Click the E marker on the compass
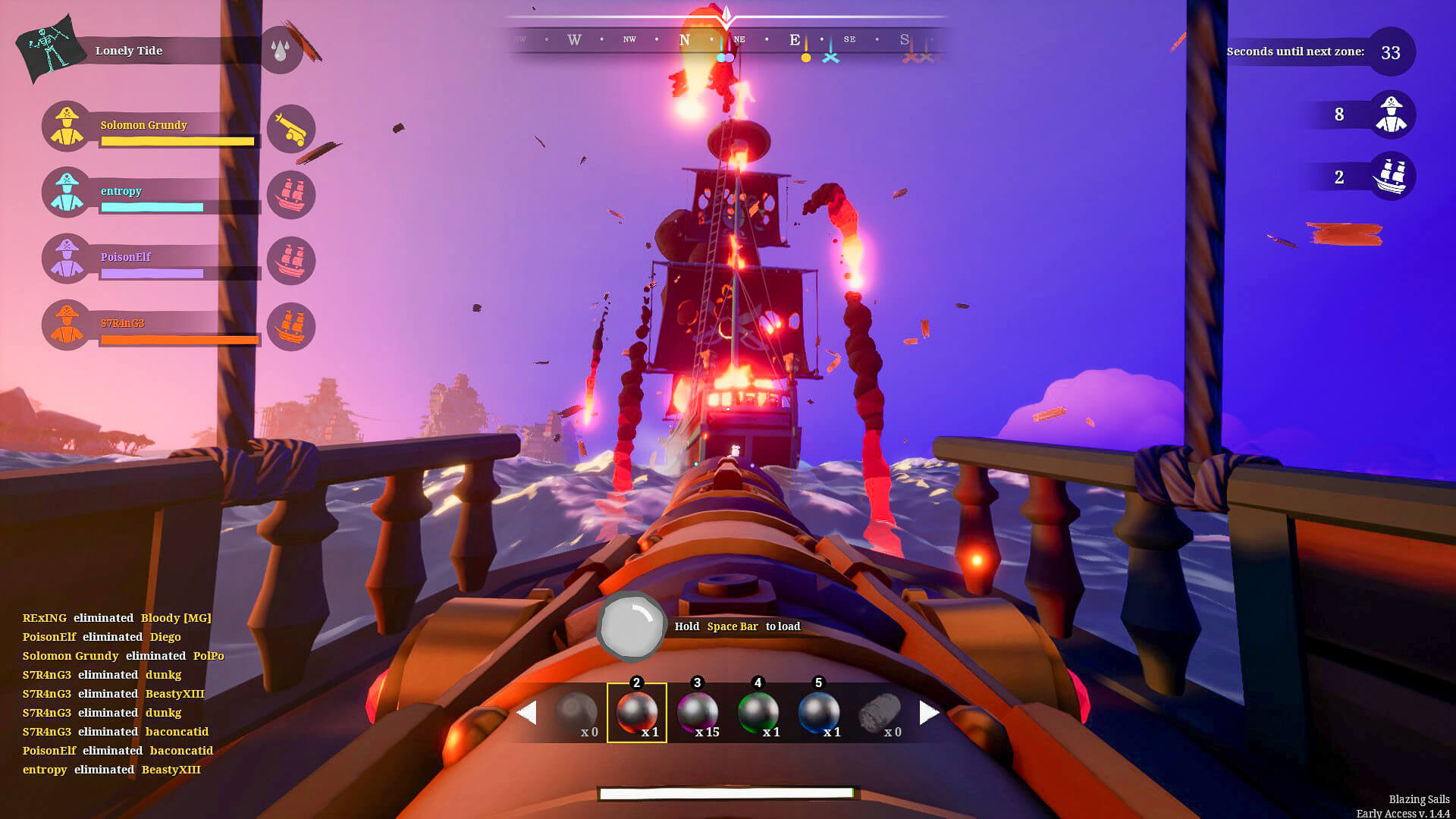The width and height of the screenshot is (1456, 819). coord(793,39)
